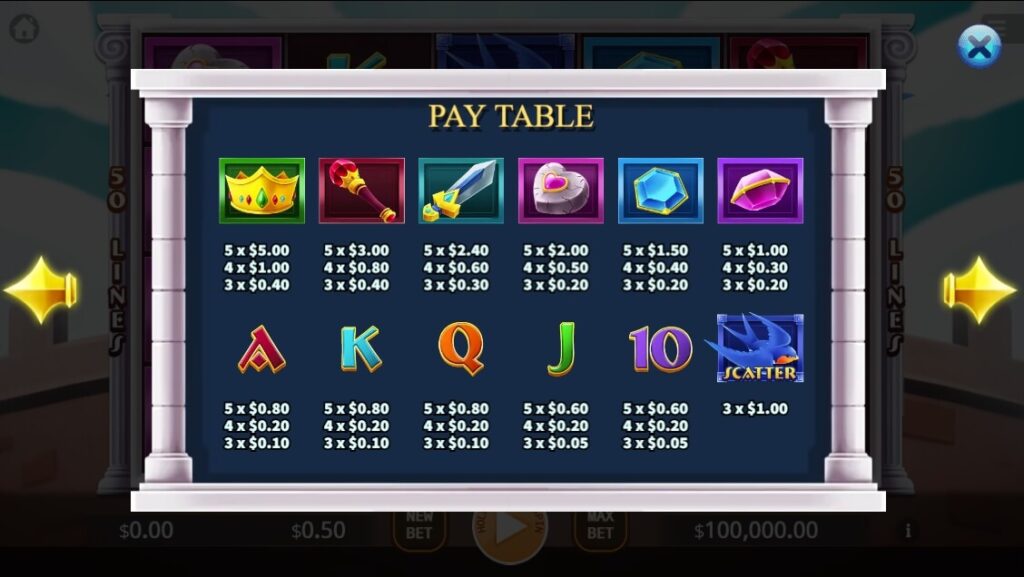This screenshot has height=577, width=1024.
Task: Open the info 'i' icon
Action: click(x=908, y=530)
